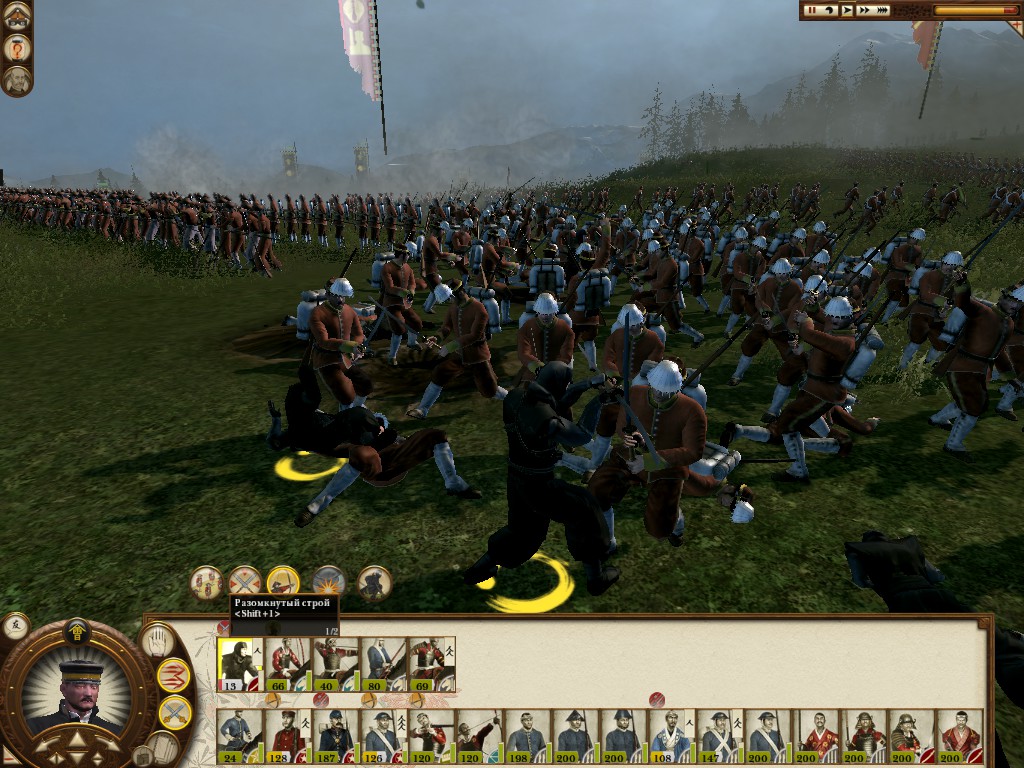Select the unit card with 187 men
The width and height of the screenshot is (1024, 768).
tap(336, 736)
